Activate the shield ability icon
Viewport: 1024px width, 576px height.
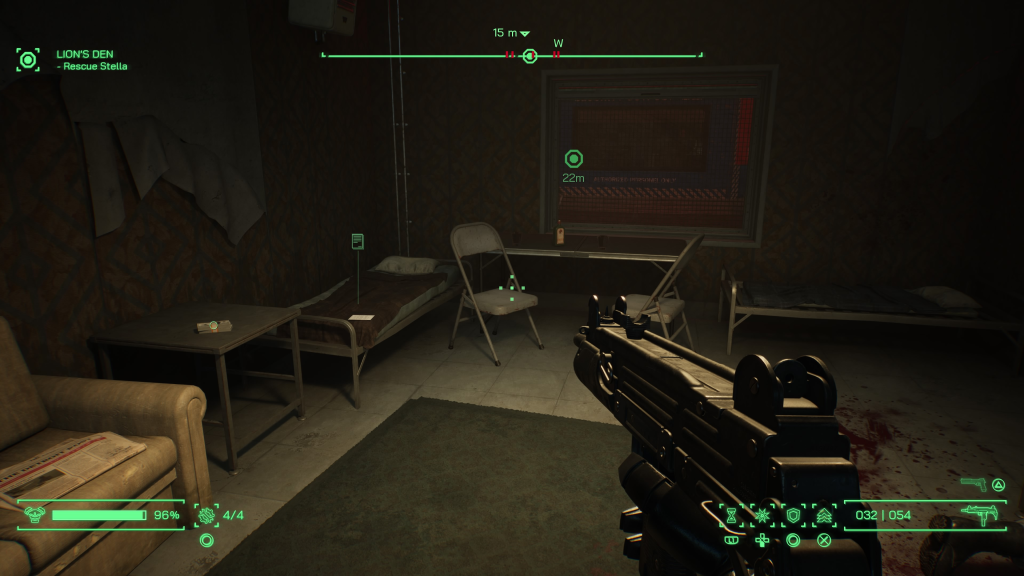[x=793, y=515]
